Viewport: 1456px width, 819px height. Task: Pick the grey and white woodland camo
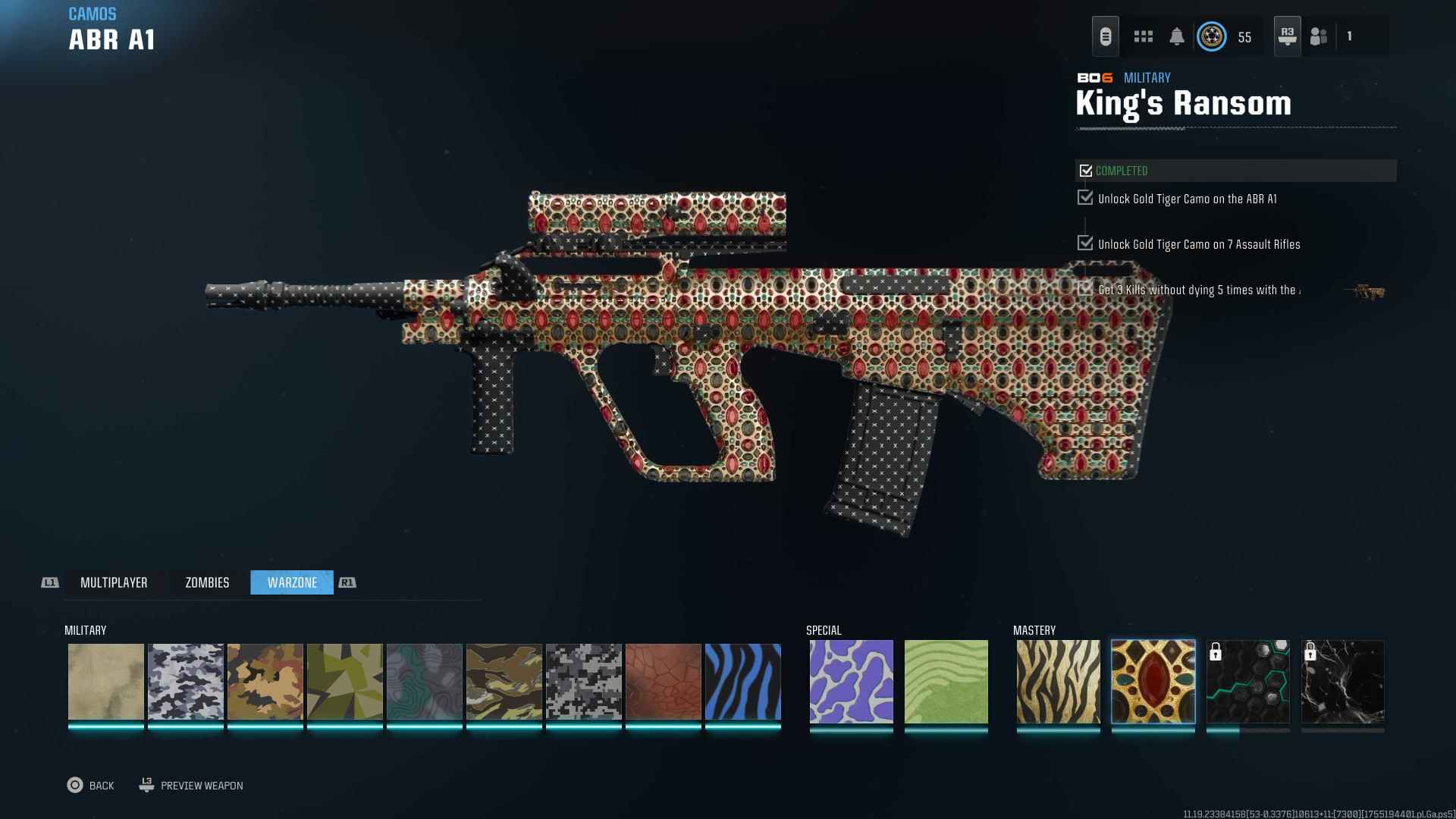(186, 682)
